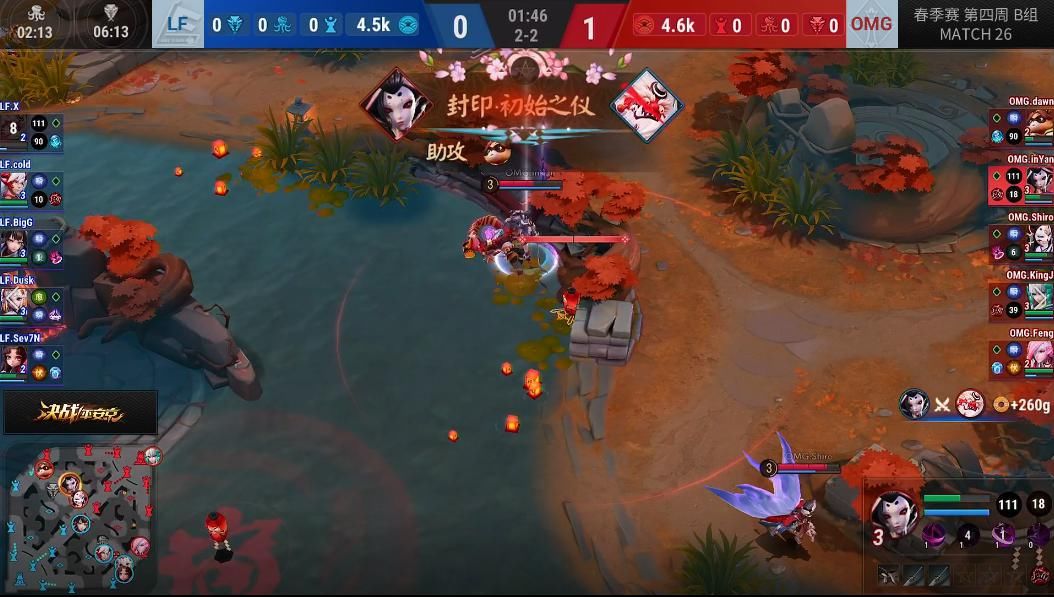Image resolution: width=1054 pixels, height=597 pixels.
Task: Select LF.BigG's player portrait
Action: [13, 243]
